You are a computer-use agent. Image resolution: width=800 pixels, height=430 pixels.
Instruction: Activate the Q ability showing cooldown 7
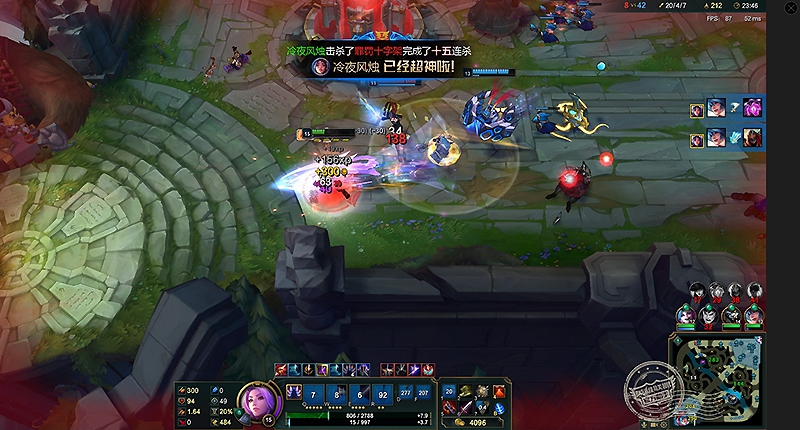tap(316, 393)
